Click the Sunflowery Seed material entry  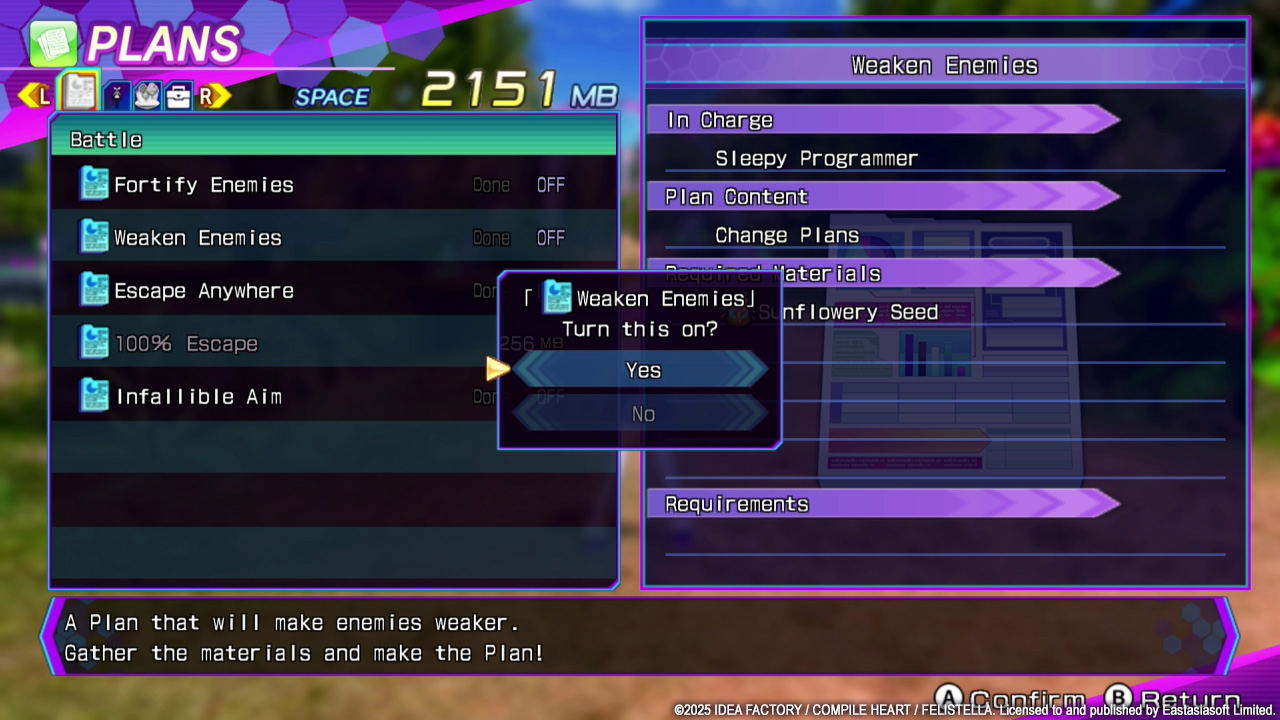850,312
